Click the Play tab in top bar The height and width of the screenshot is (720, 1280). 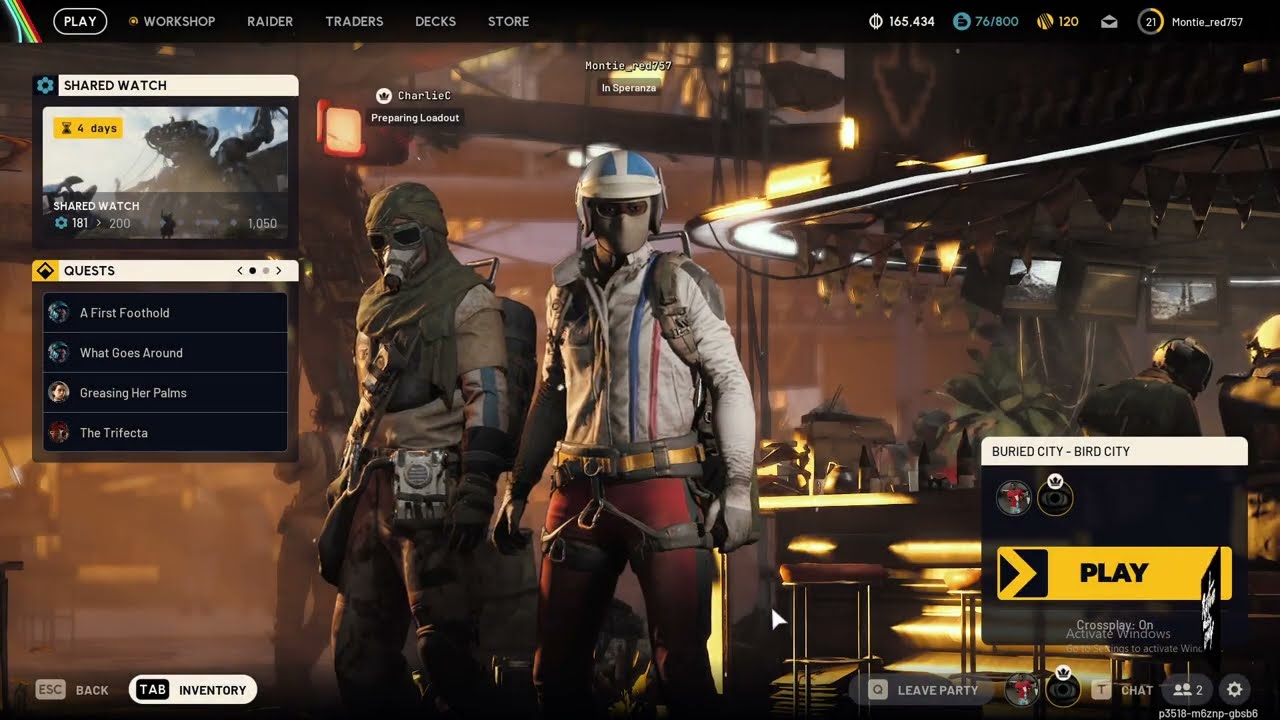point(80,21)
